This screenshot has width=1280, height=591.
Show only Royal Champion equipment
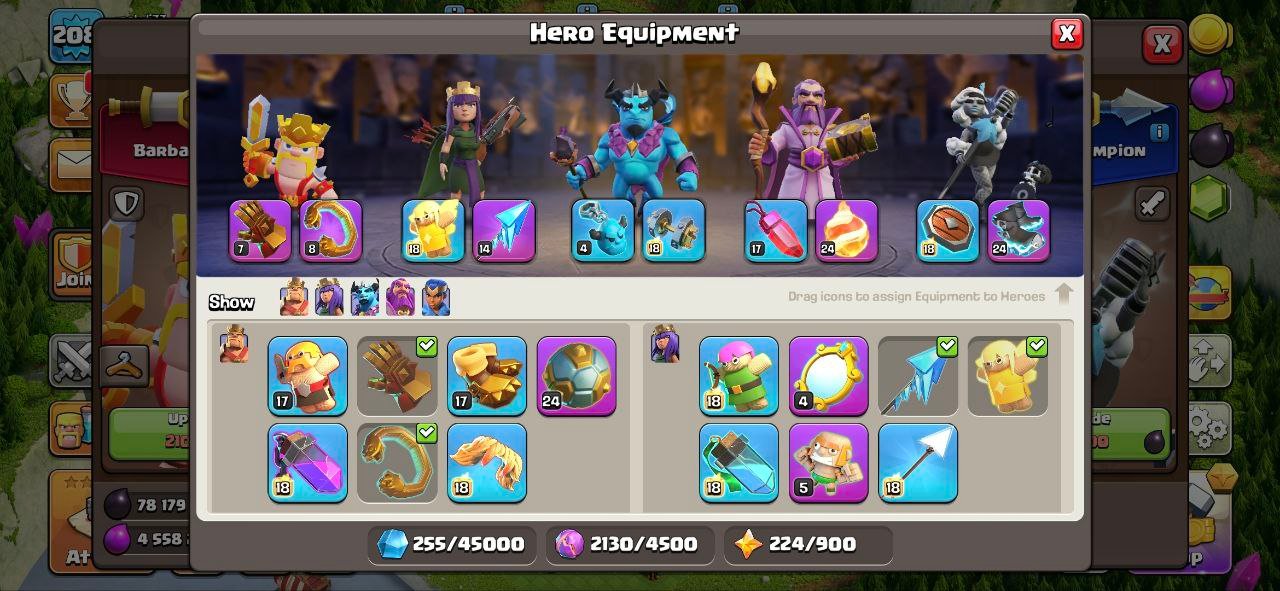pos(435,298)
